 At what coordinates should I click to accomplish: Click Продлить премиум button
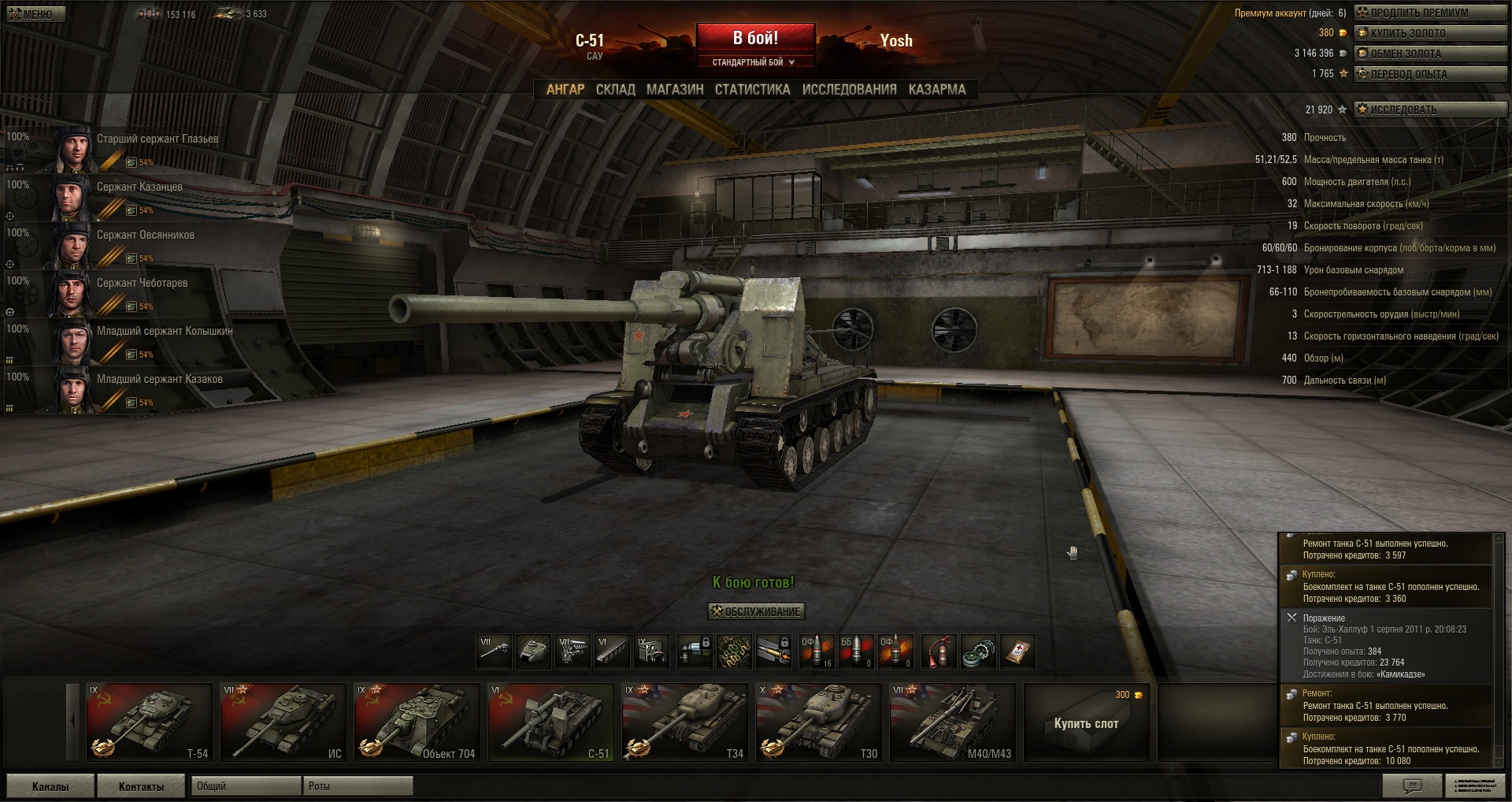pyautogui.click(x=1429, y=13)
